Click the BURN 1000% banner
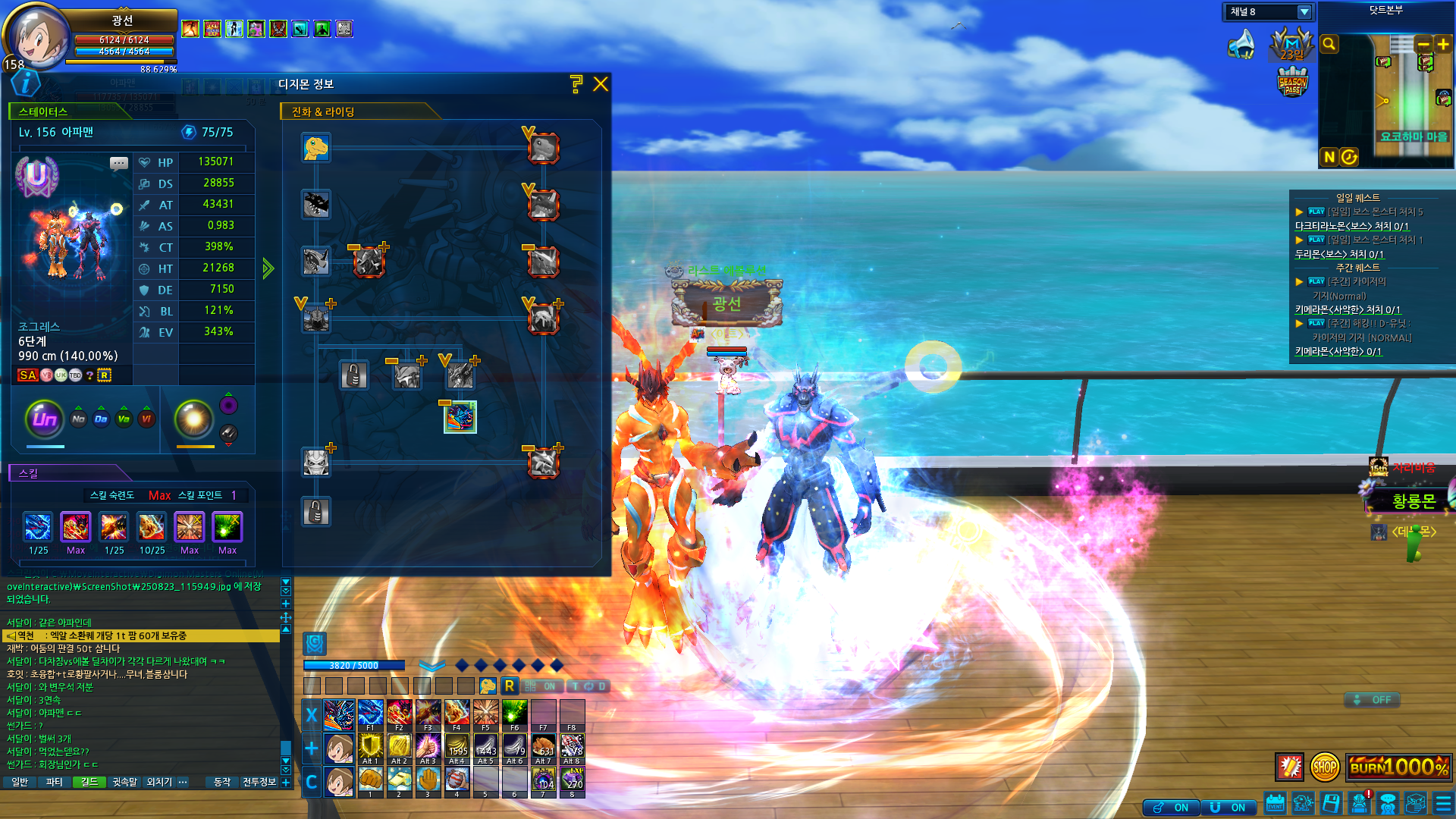 [x=1398, y=767]
